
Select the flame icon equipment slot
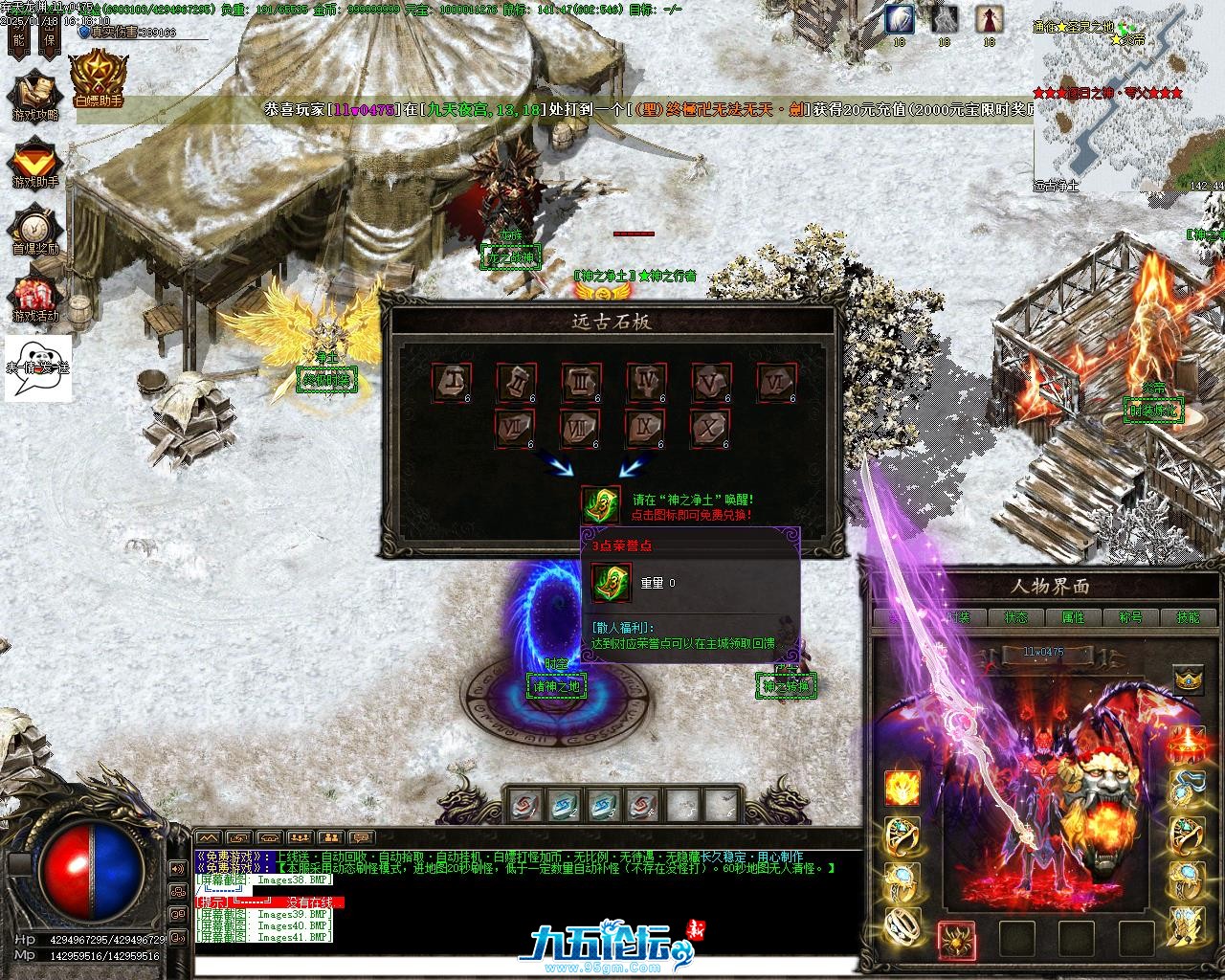click(x=902, y=787)
